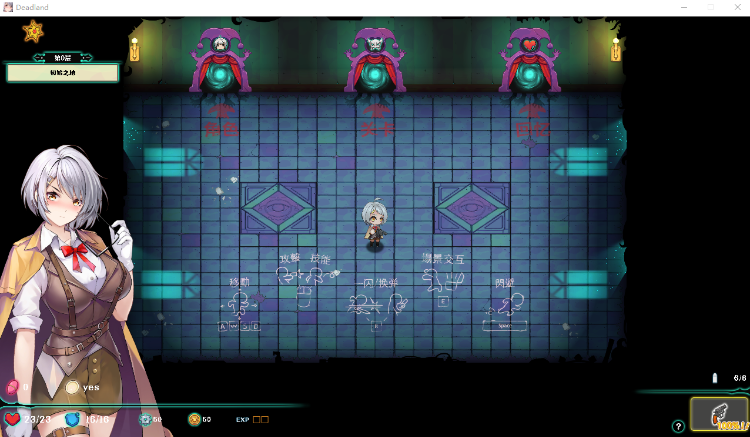Open the question mark help button
The width and height of the screenshot is (750, 437).
[678, 426]
